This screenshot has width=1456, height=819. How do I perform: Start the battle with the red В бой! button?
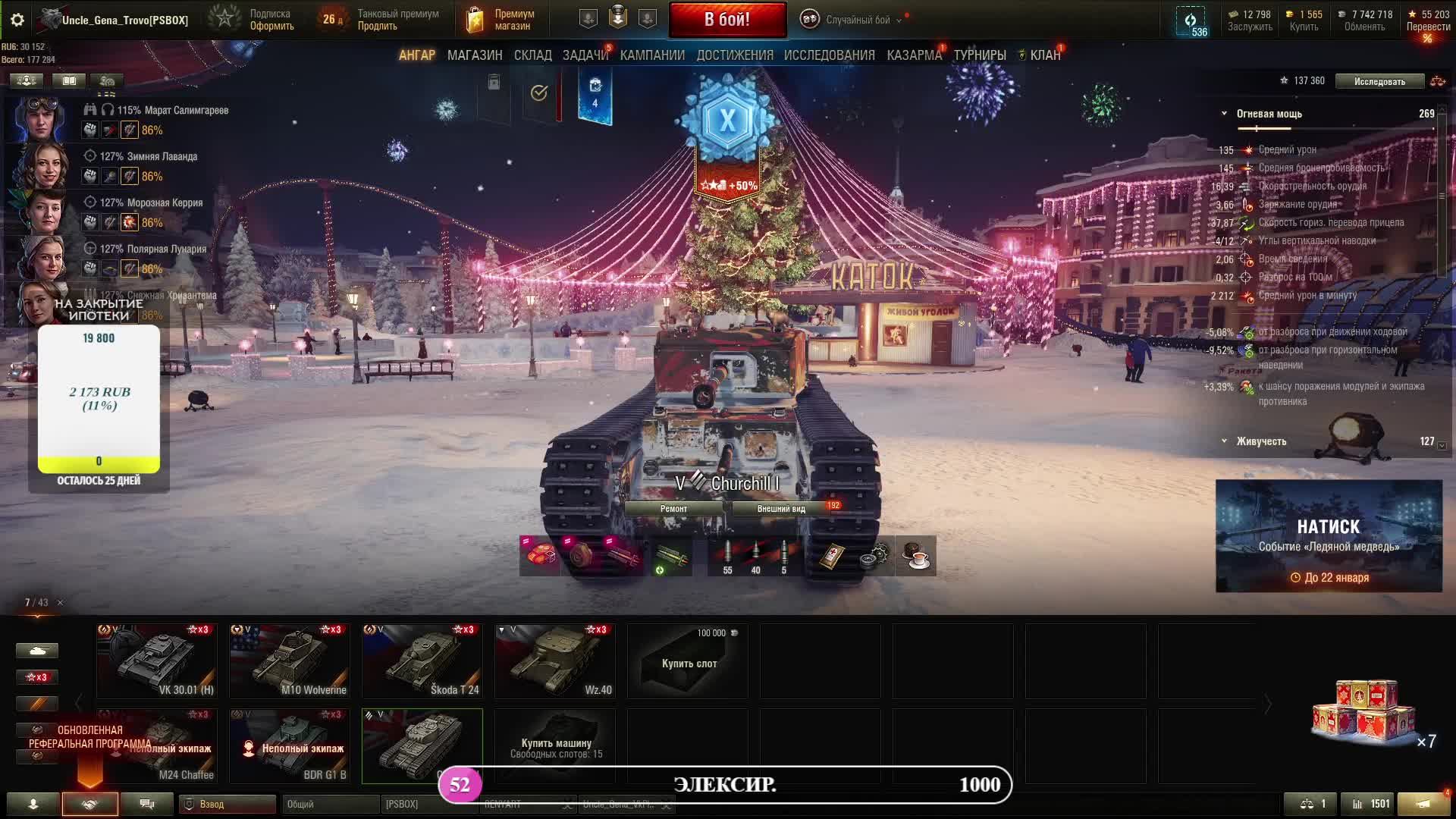pos(727,20)
